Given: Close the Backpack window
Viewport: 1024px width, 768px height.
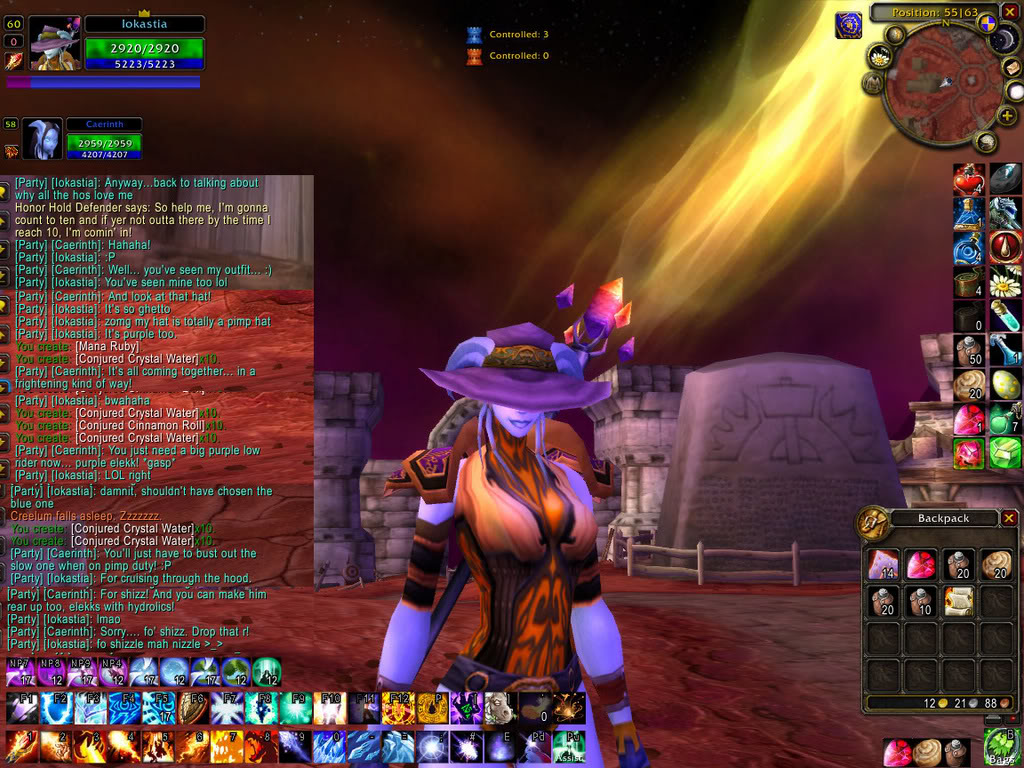Looking at the screenshot, I should [1009, 518].
